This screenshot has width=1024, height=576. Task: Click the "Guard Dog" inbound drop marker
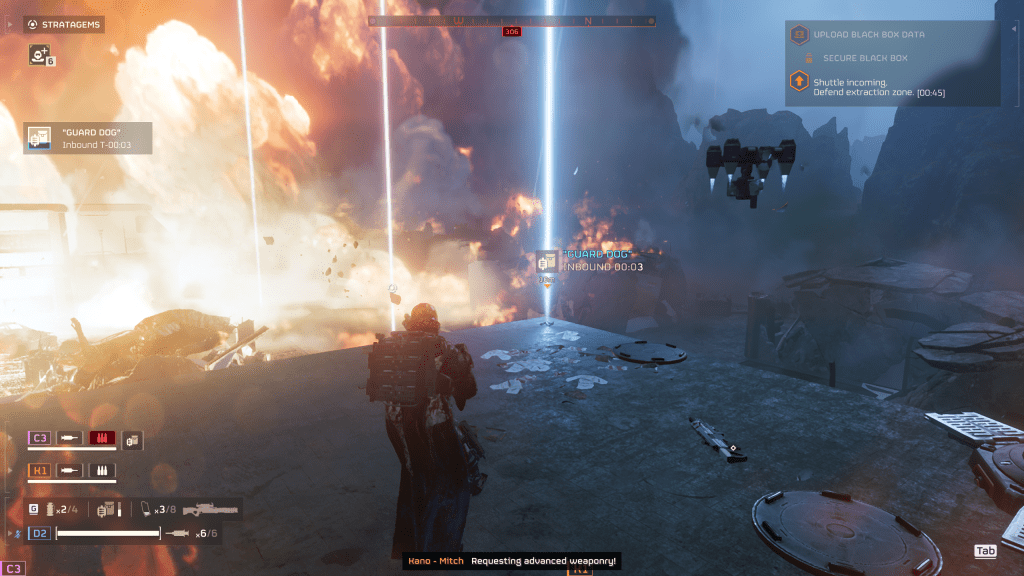click(x=547, y=262)
